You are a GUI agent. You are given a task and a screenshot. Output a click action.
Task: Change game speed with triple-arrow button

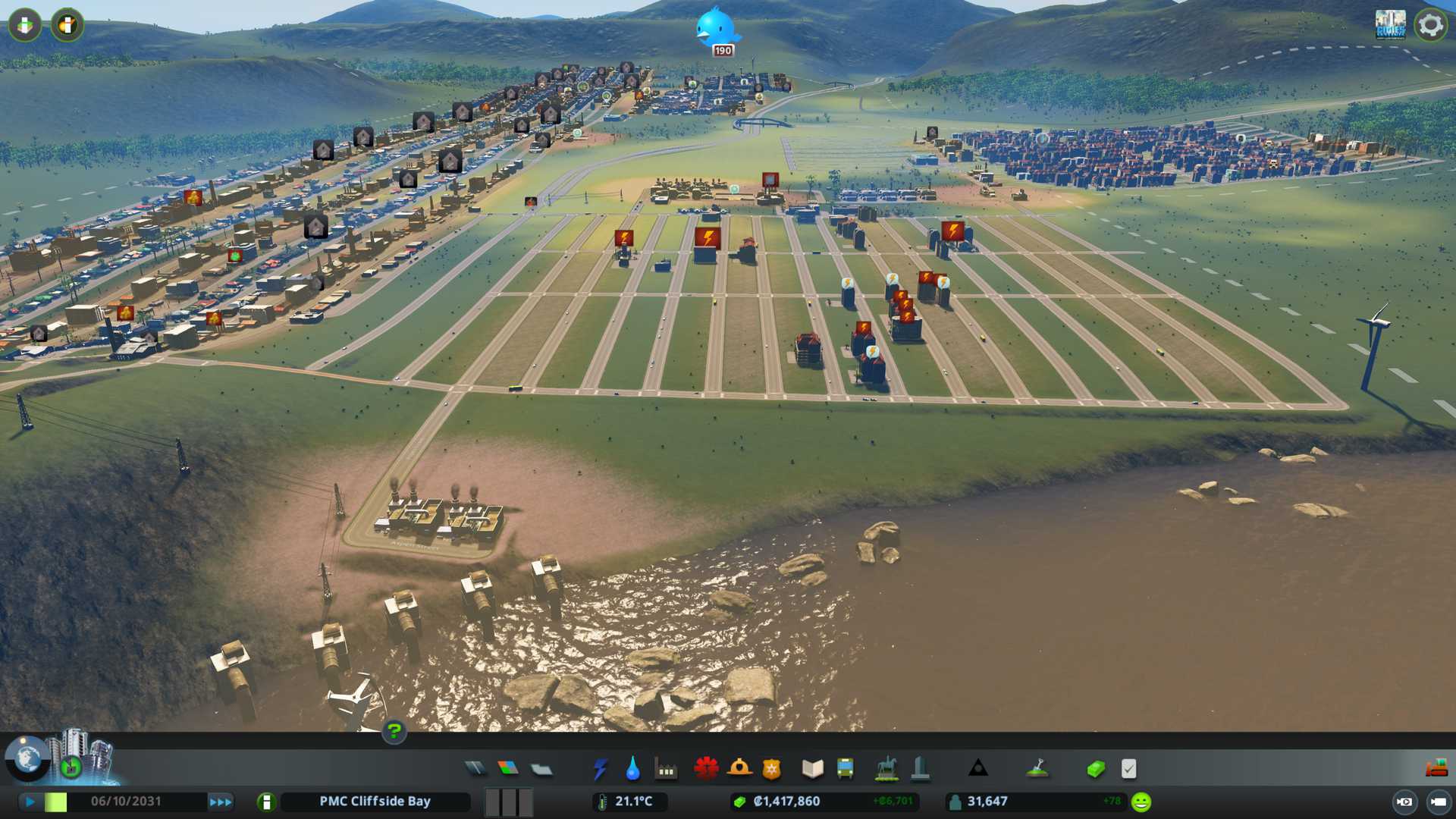(x=221, y=802)
